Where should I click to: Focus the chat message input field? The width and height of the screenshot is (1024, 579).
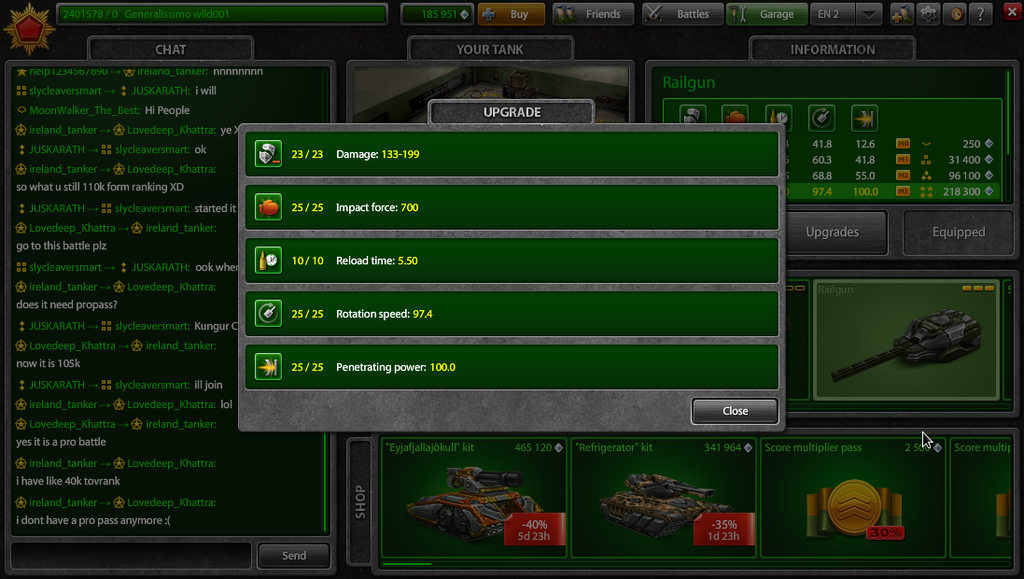point(130,555)
